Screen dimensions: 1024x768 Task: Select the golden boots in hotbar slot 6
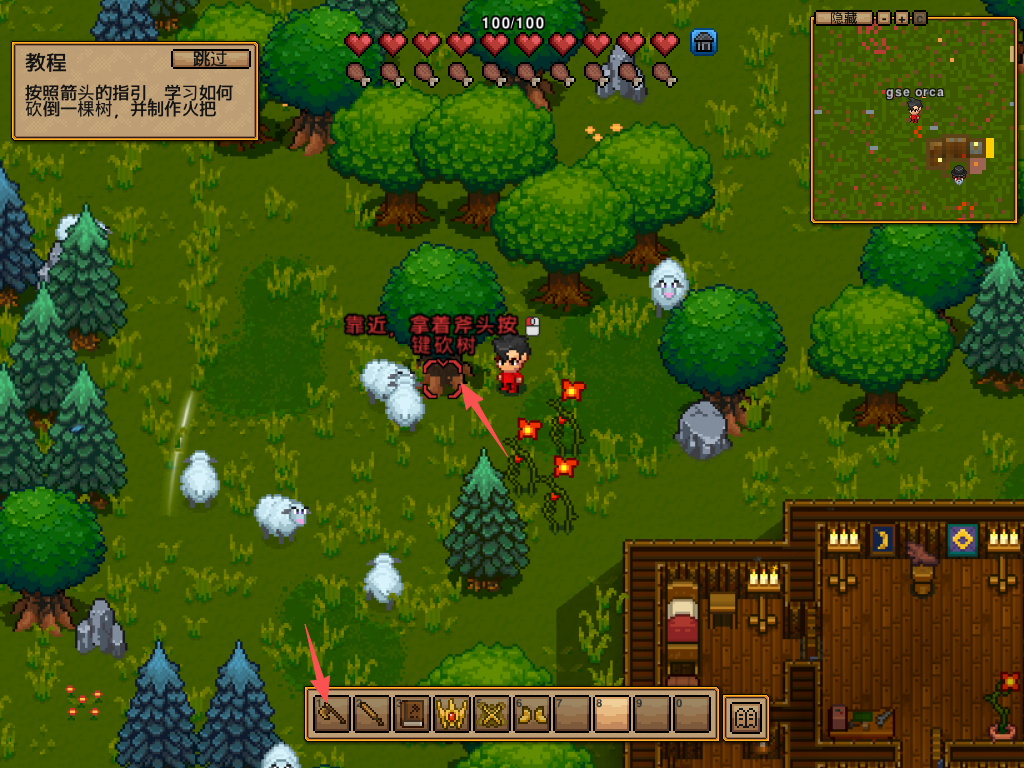532,714
